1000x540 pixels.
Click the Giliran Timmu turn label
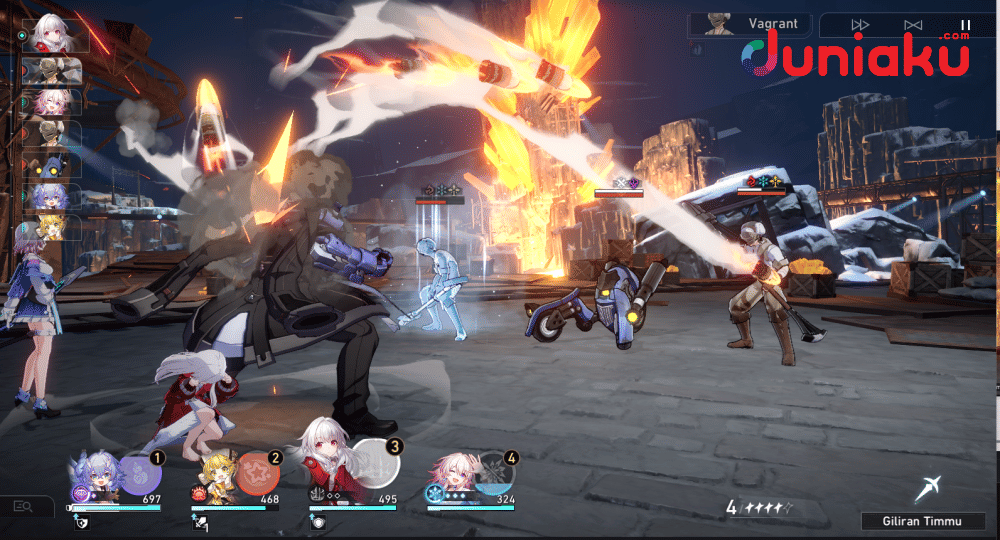921,521
